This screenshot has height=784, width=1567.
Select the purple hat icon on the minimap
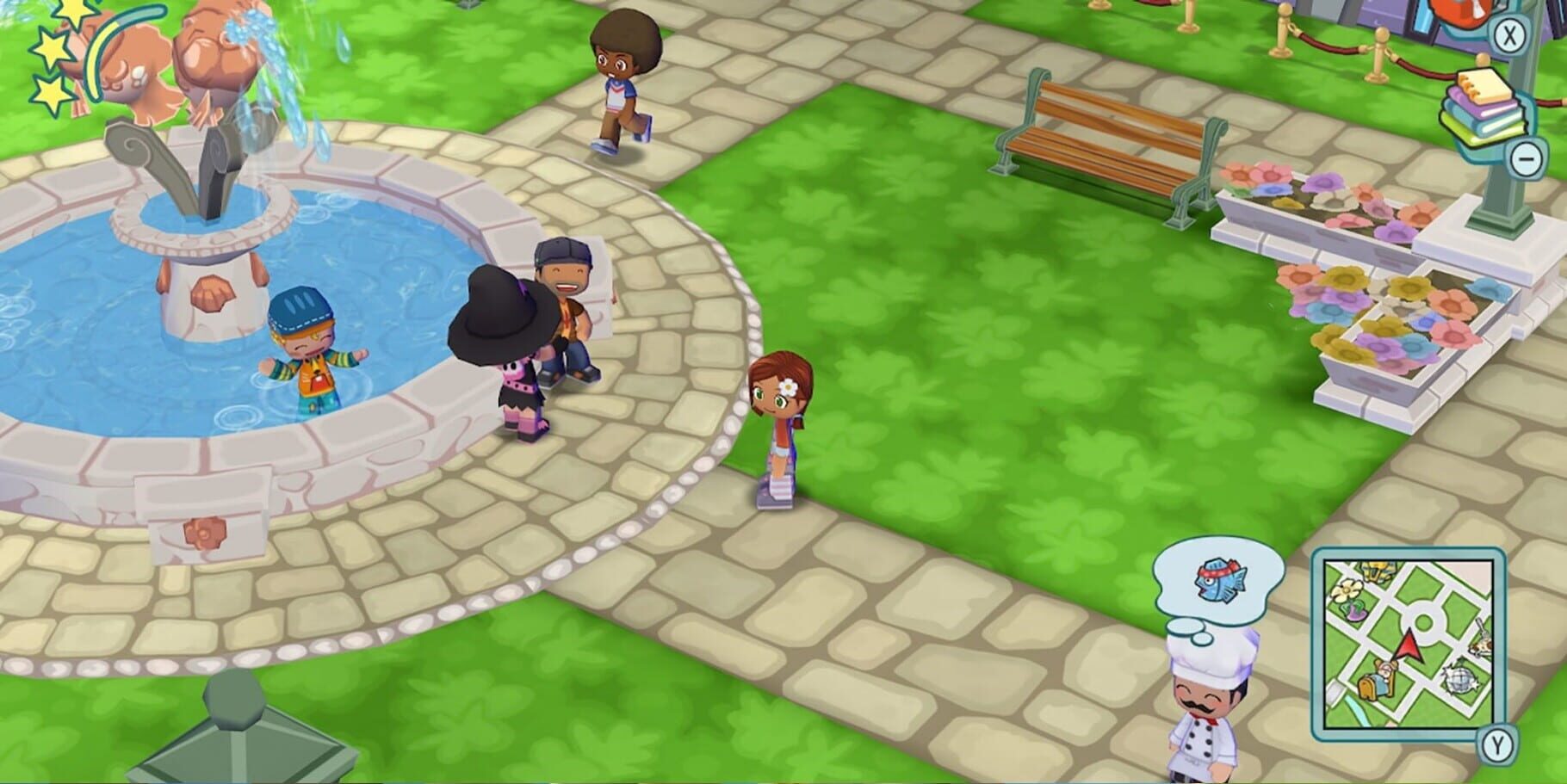(x=1356, y=611)
